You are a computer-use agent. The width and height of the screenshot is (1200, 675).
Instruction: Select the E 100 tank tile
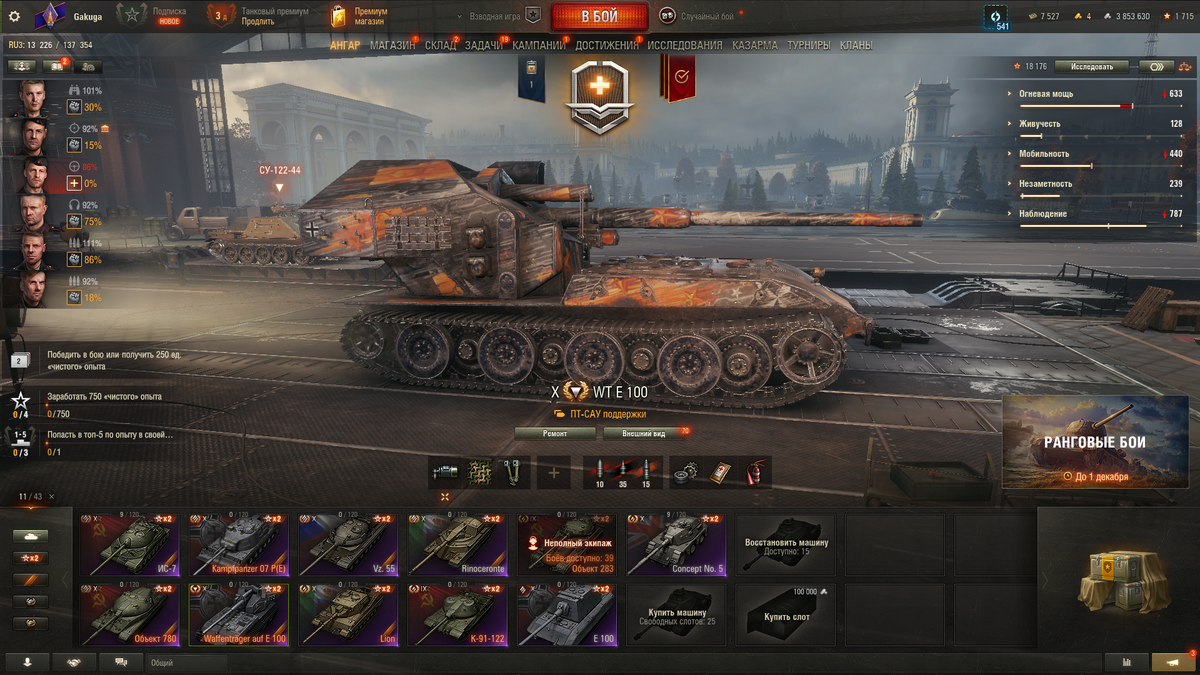click(566, 615)
